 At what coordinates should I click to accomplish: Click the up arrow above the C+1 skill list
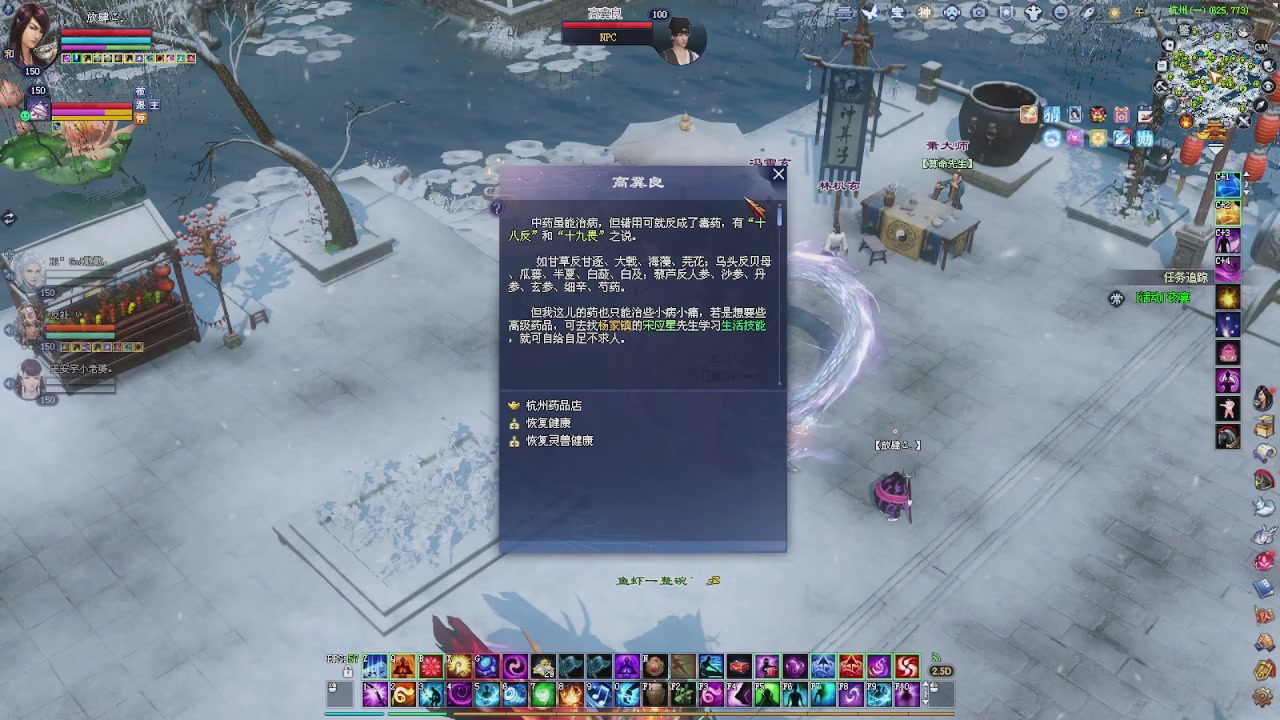[1246, 174]
